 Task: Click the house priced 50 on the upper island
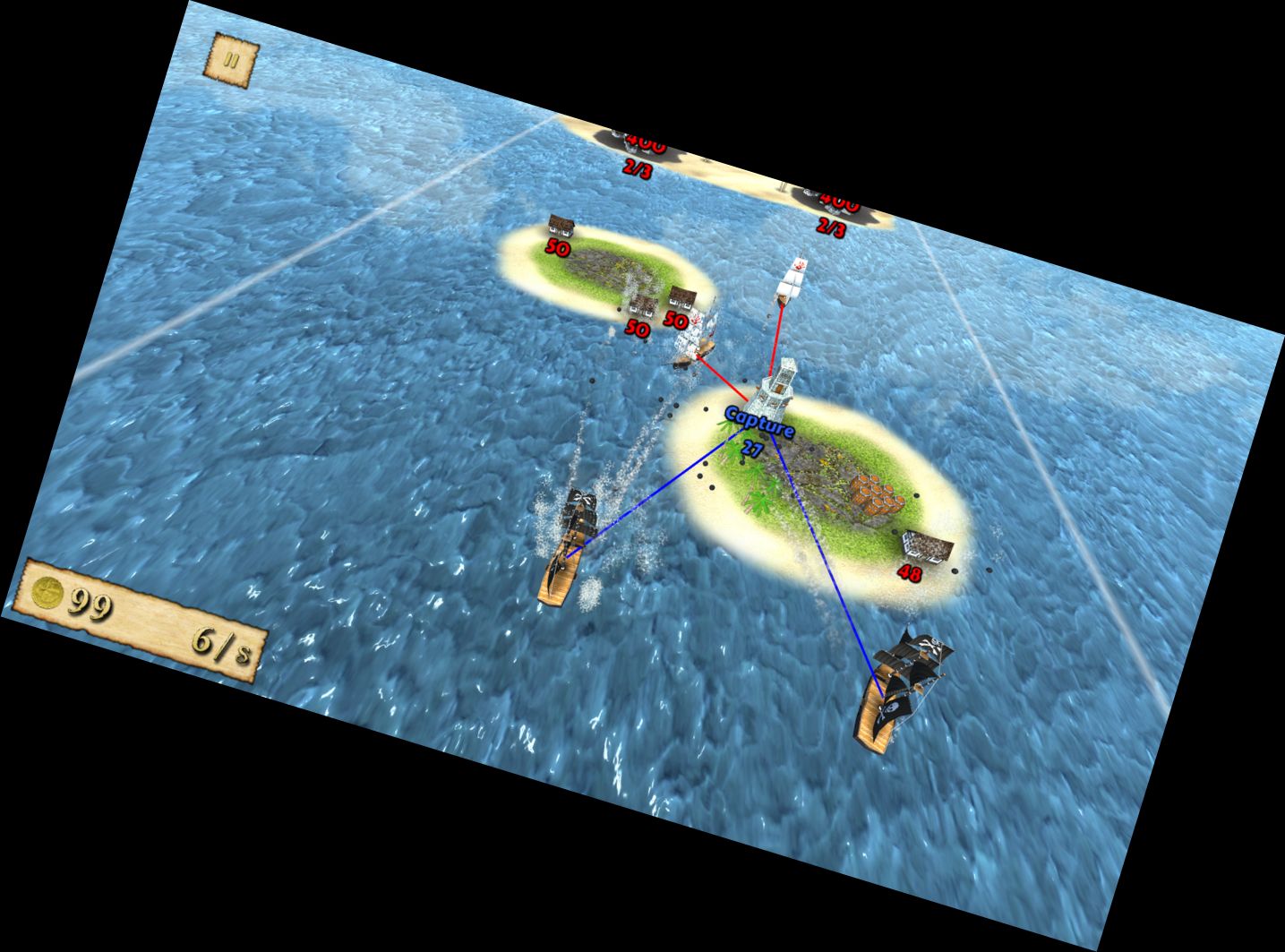point(560,228)
